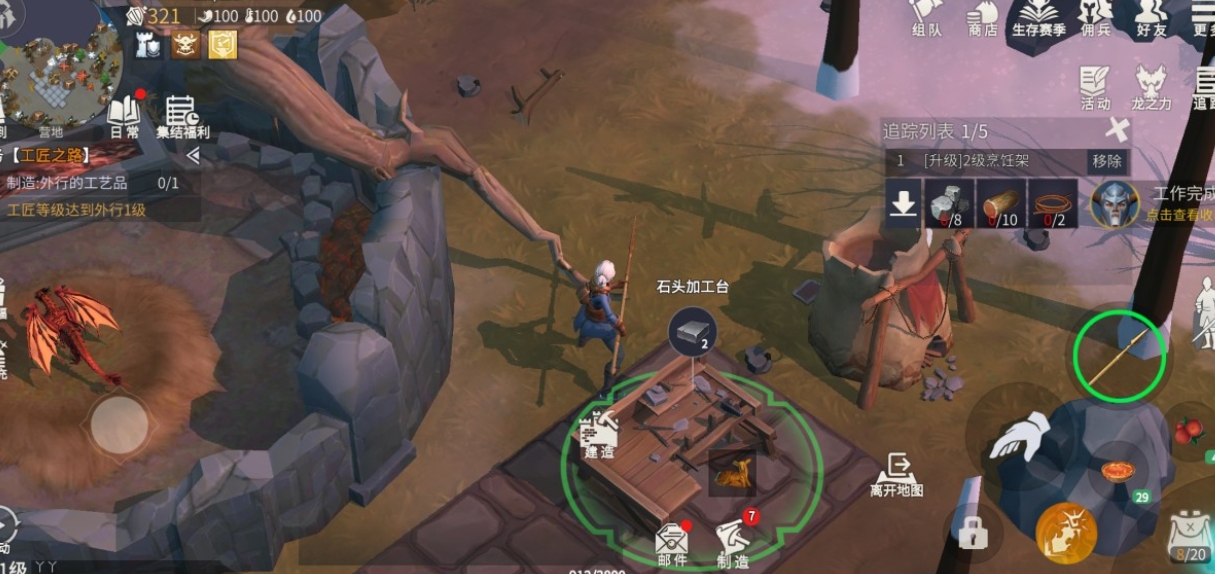The height and width of the screenshot is (574, 1215).
Task: Collapse the quest panel with the arrow
Action: pyautogui.click(x=193, y=156)
